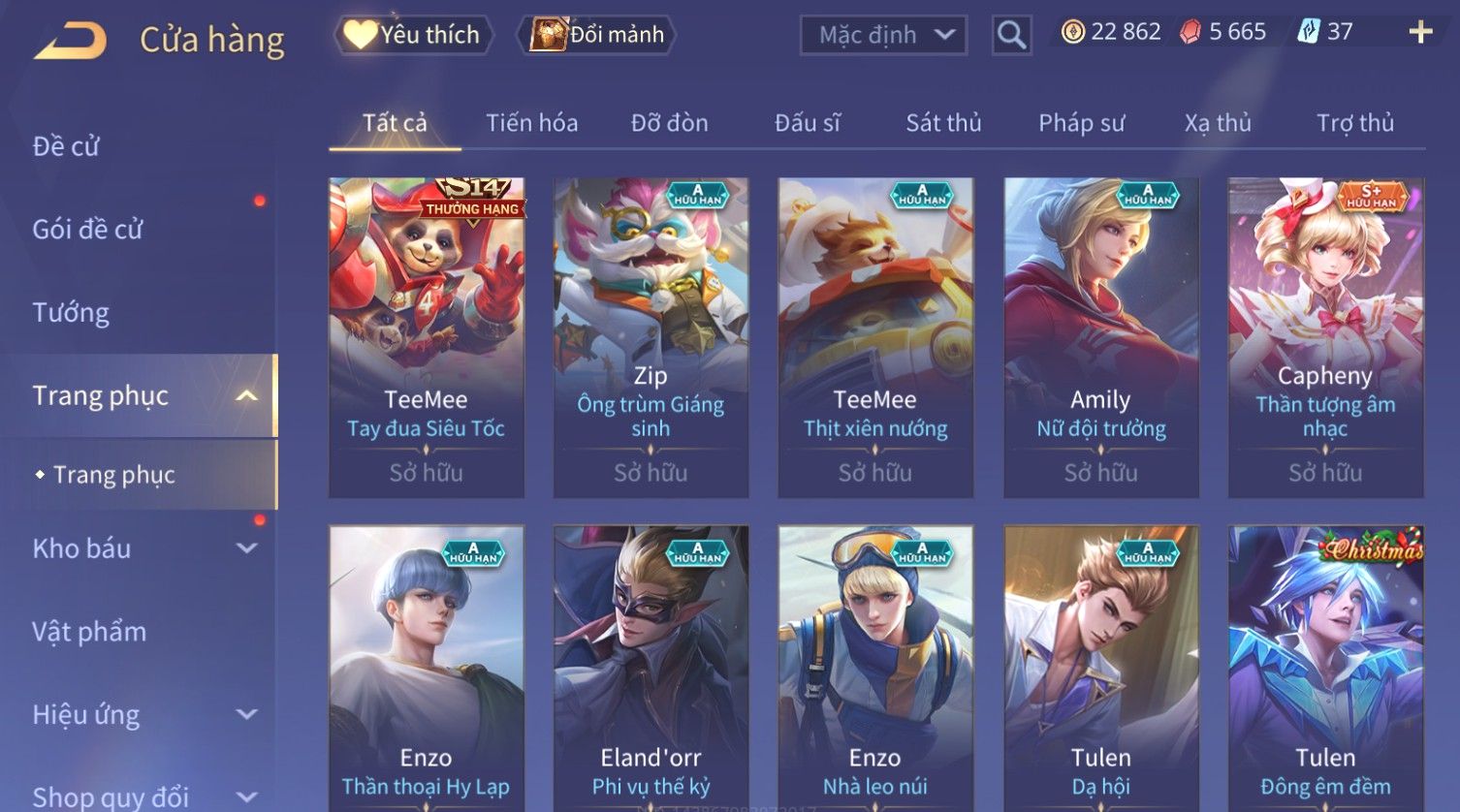Choose the Capheny Thần tượng âm nhạc skin
The image size is (1460, 812).
1325,337
